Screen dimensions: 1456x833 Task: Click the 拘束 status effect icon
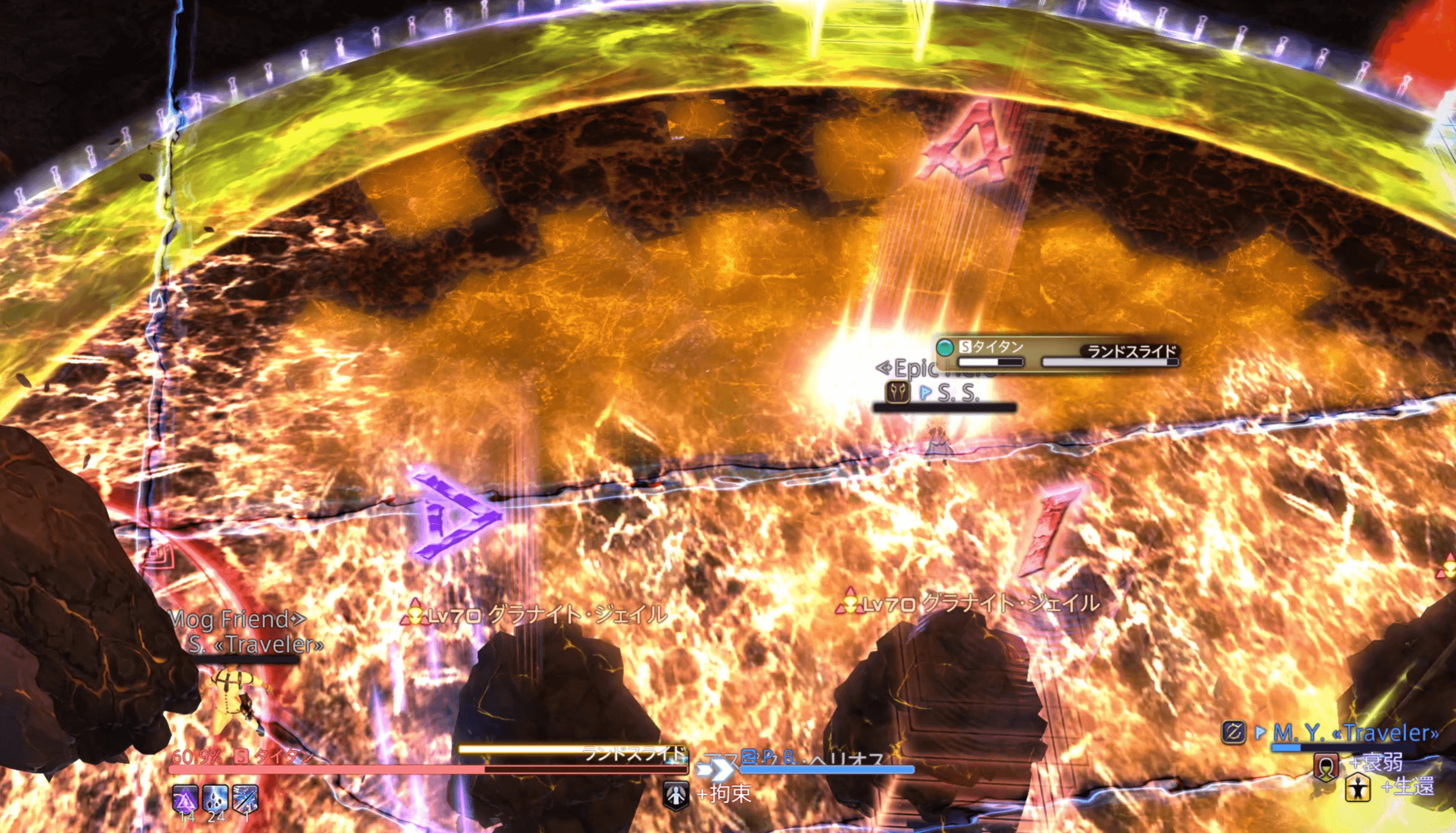point(676,795)
